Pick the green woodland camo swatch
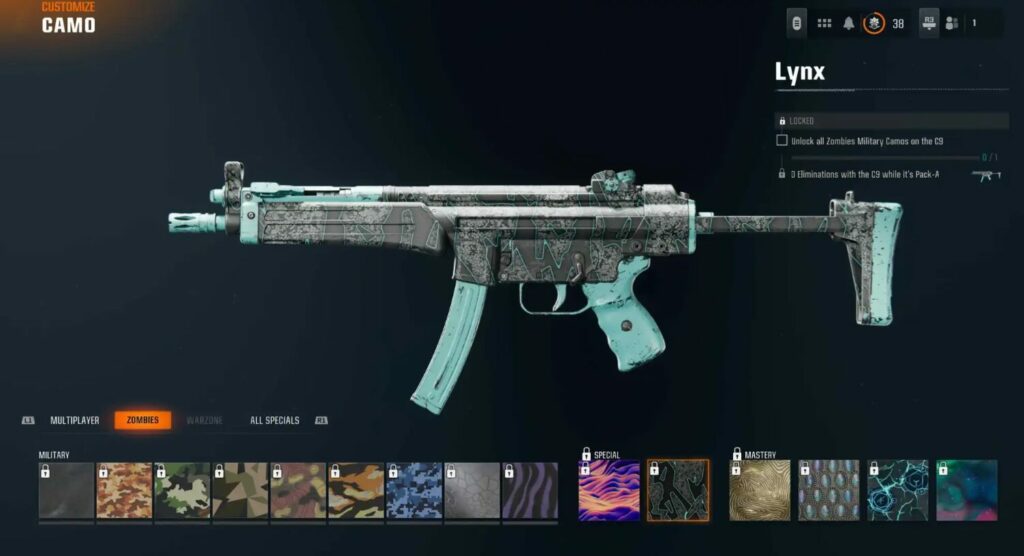 click(x=182, y=490)
